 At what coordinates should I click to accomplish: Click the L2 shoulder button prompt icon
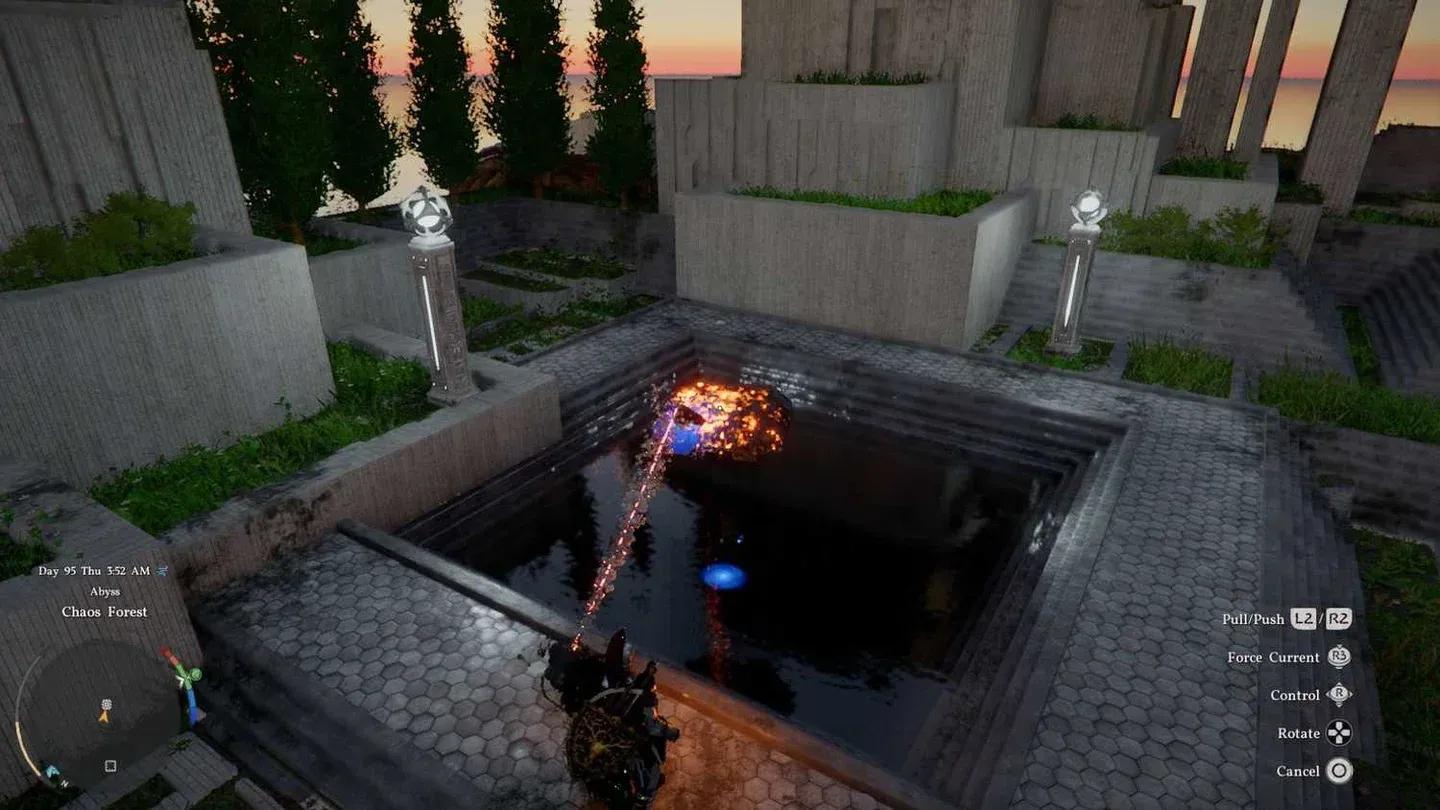coord(1303,620)
